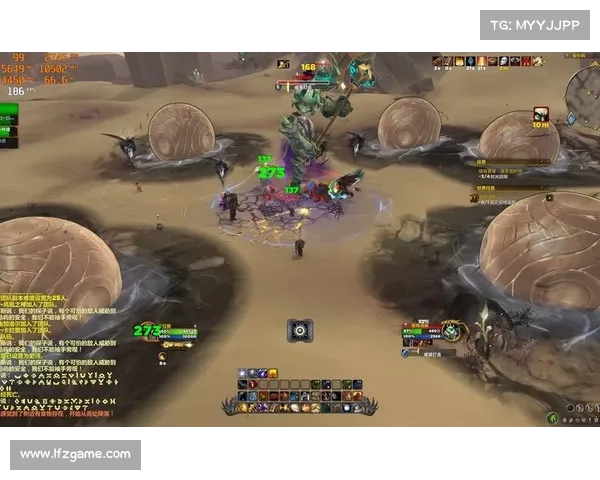600x480 pixels.
Task: Click the www.lfzgame.com watermark link
Action: click(x=76, y=454)
